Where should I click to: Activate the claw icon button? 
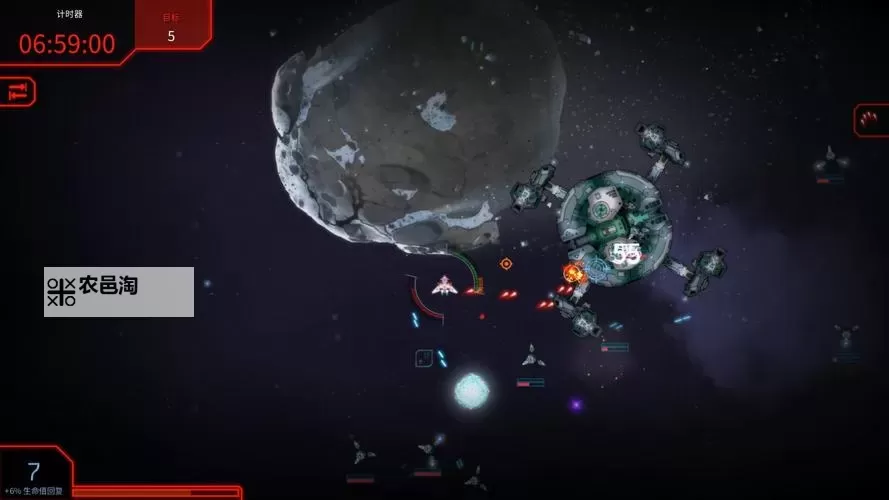[870, 120]
